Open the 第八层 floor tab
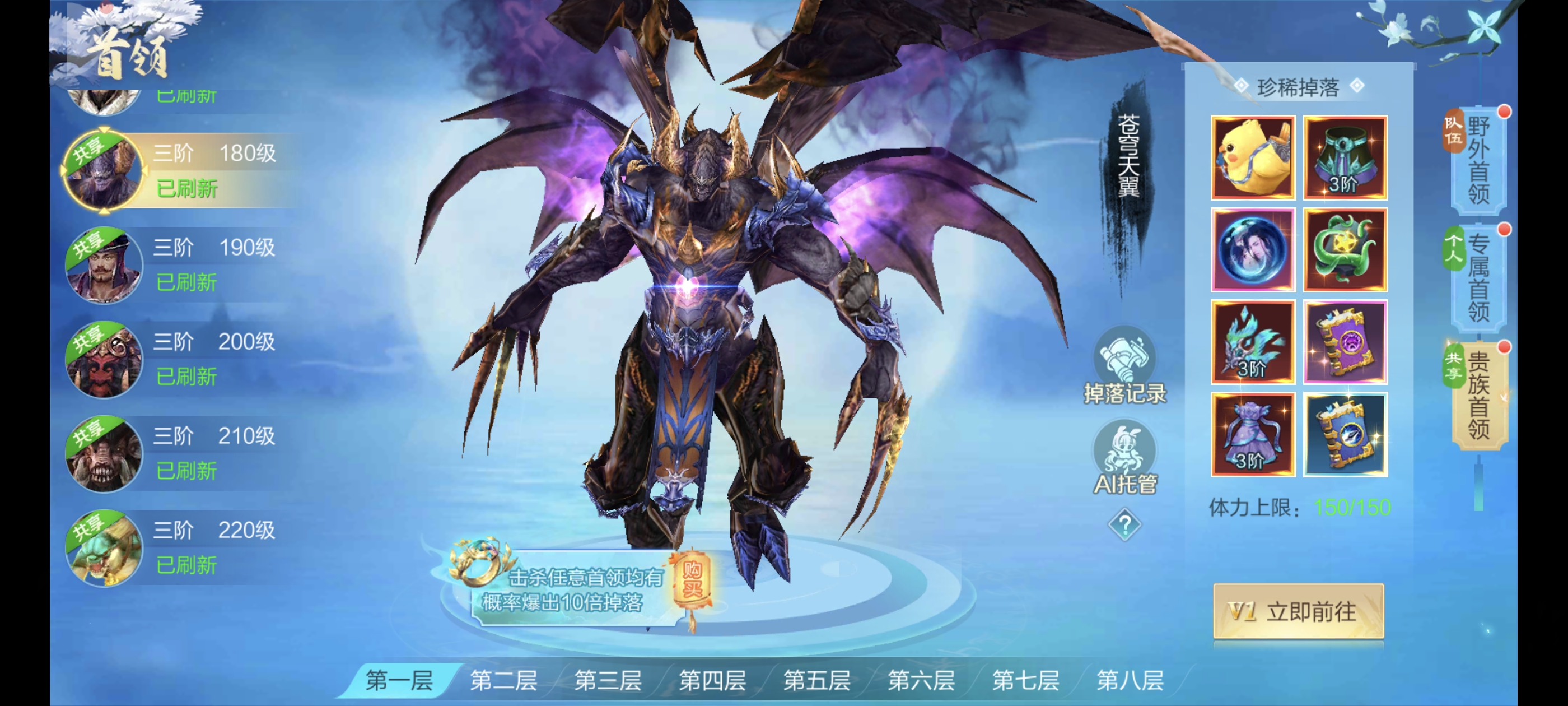Image resolution: width=1568 pixels, height=706 pixels. 1130,680
